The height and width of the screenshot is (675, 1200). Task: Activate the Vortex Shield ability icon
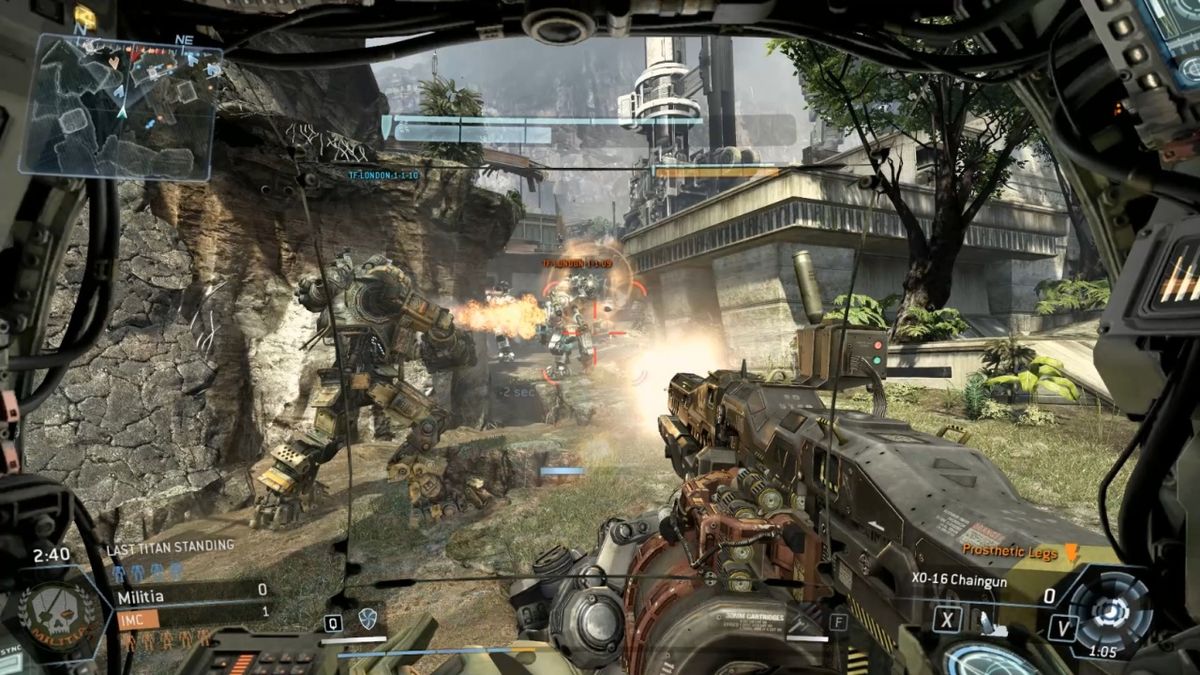(x=366, y=621)
